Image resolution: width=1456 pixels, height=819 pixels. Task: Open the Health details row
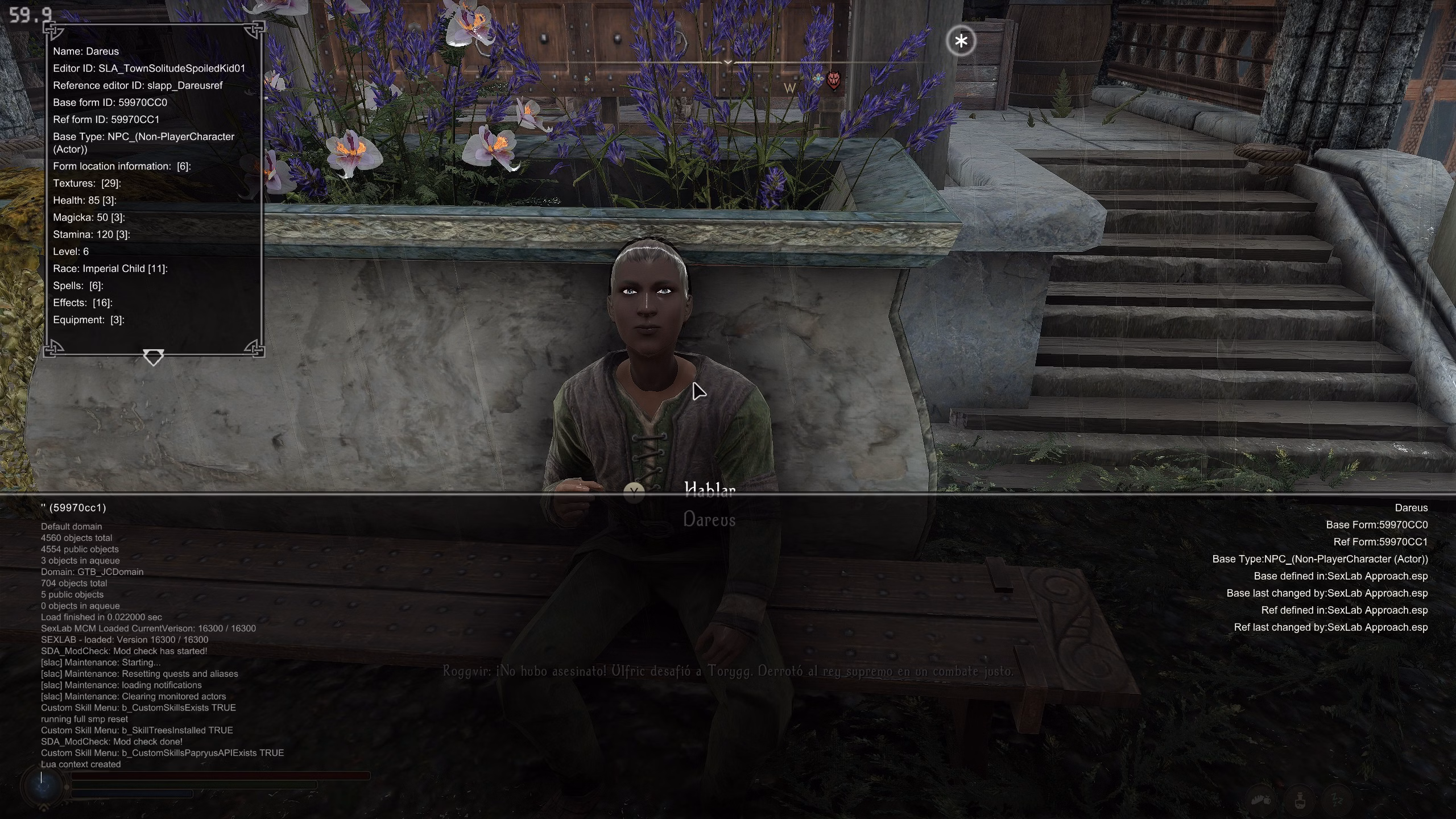85,200
